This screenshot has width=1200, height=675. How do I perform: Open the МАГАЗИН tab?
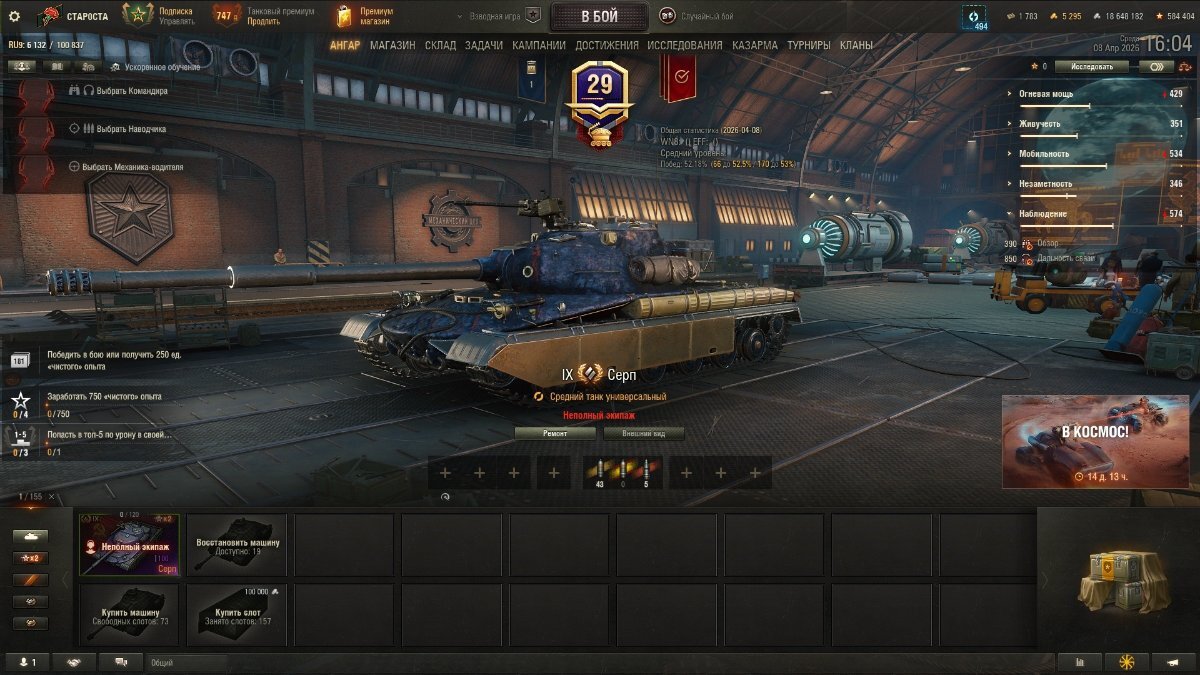(393, 45)
